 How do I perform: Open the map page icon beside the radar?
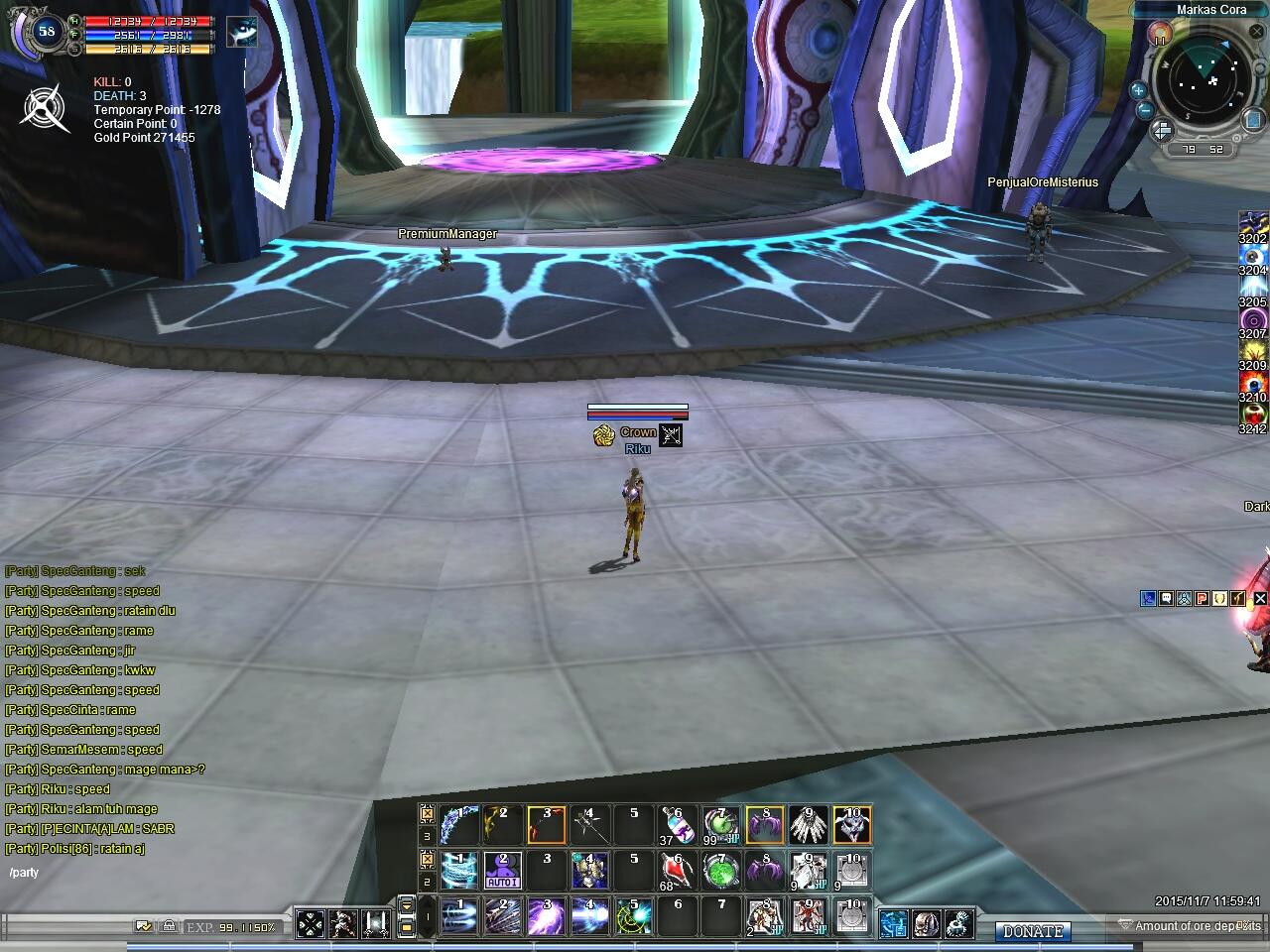tap(1254, 118)
